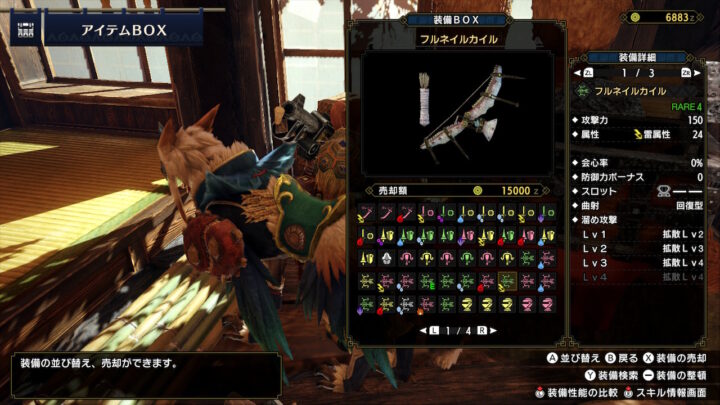Pick the green bowgun with the green E mark

[x=426, y=281]
